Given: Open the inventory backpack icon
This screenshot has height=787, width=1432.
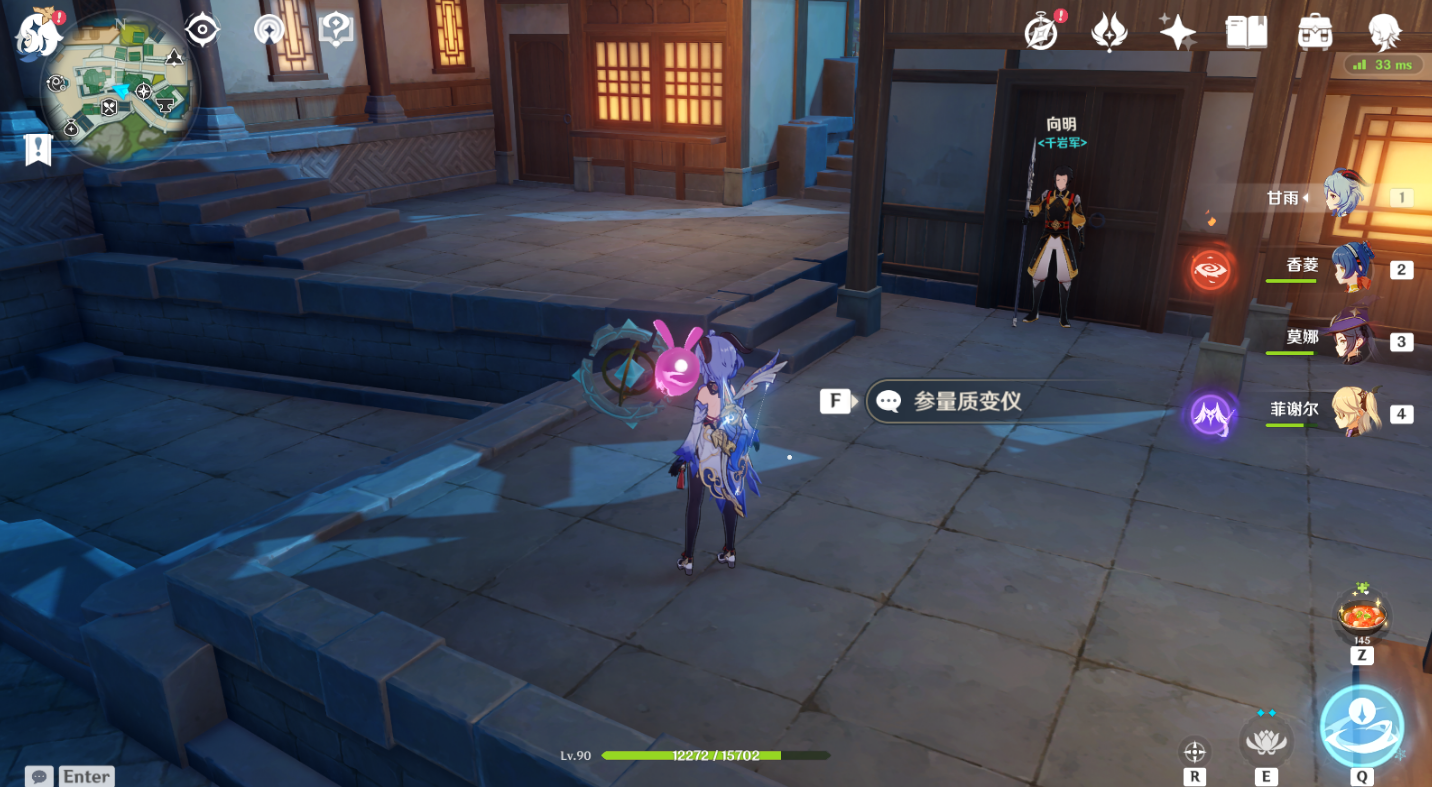Looking at the screenshot, I should click(1315, 32).
